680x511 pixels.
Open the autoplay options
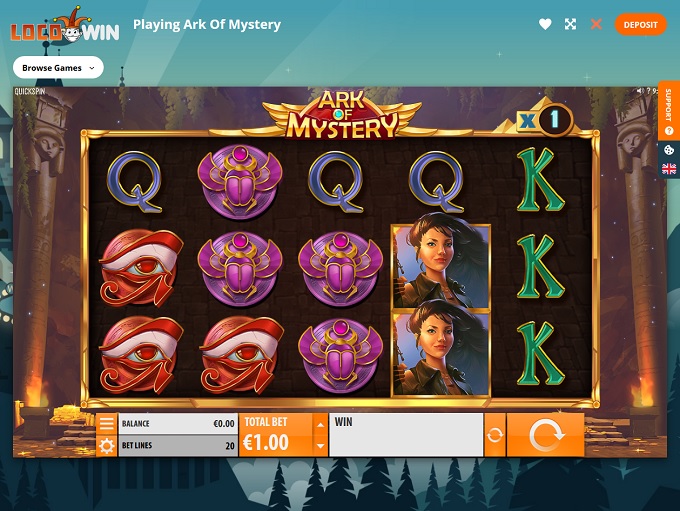pyautogui.click(x=494, y=435)
